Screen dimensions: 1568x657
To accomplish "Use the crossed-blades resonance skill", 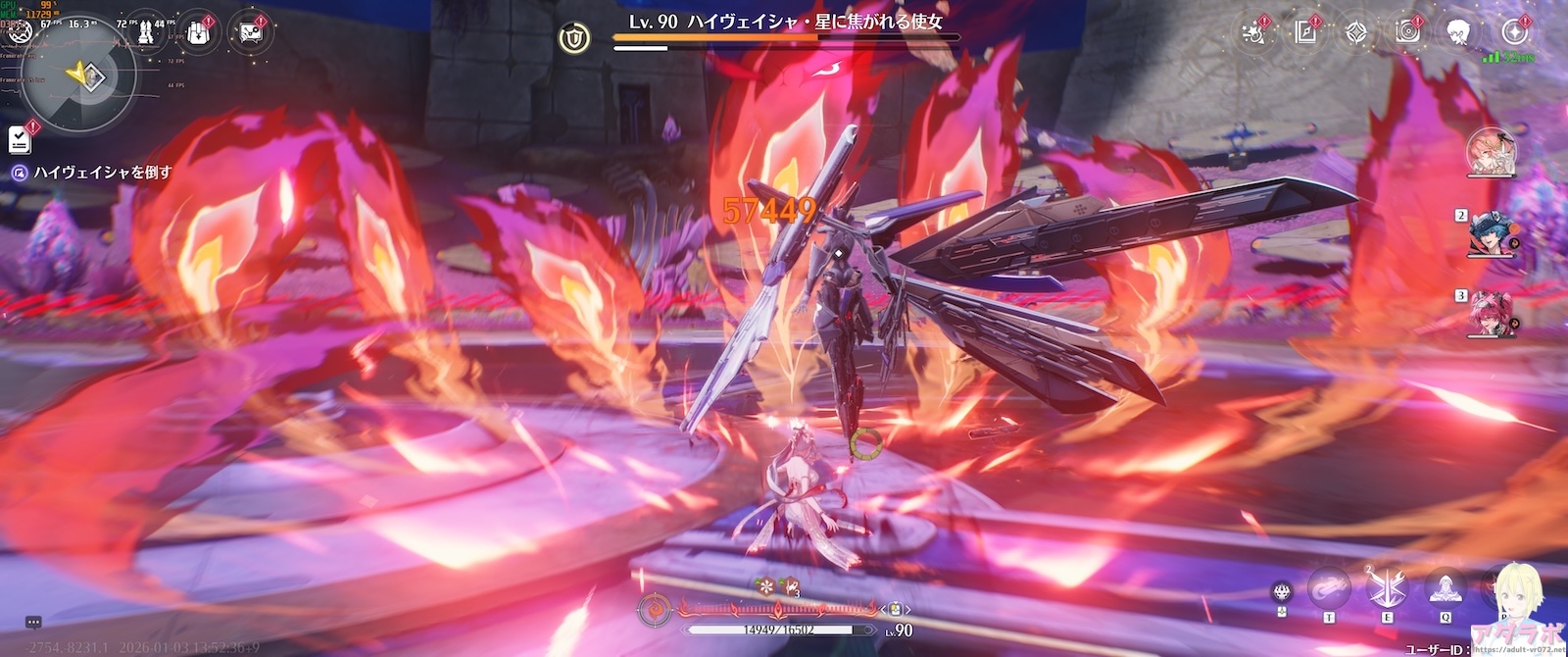I will 1388,588.
